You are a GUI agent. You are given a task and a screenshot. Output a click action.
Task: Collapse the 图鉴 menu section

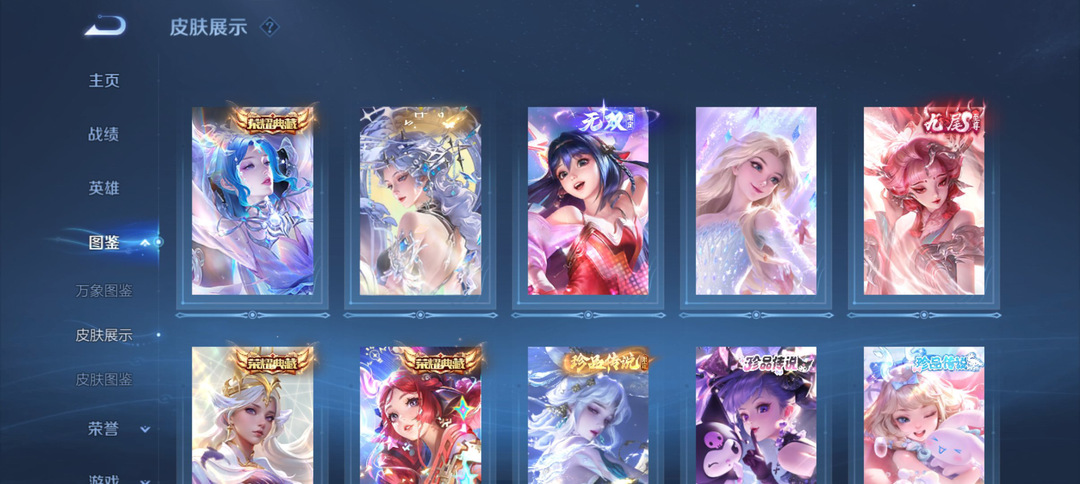coord(145,242)
